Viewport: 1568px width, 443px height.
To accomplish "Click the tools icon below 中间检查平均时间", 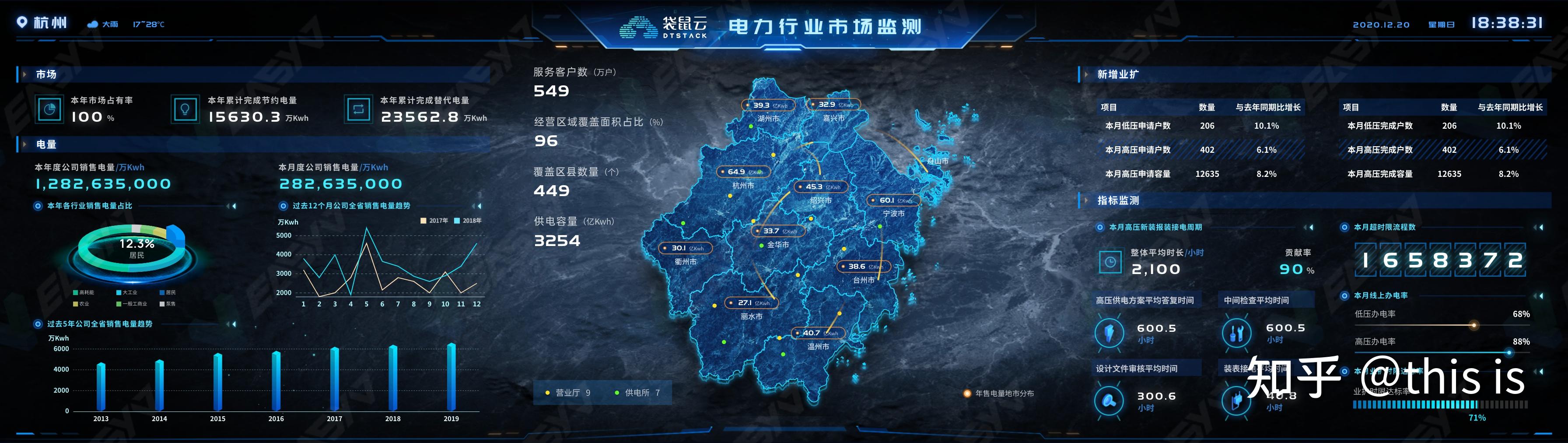I will coord(1237,333).
